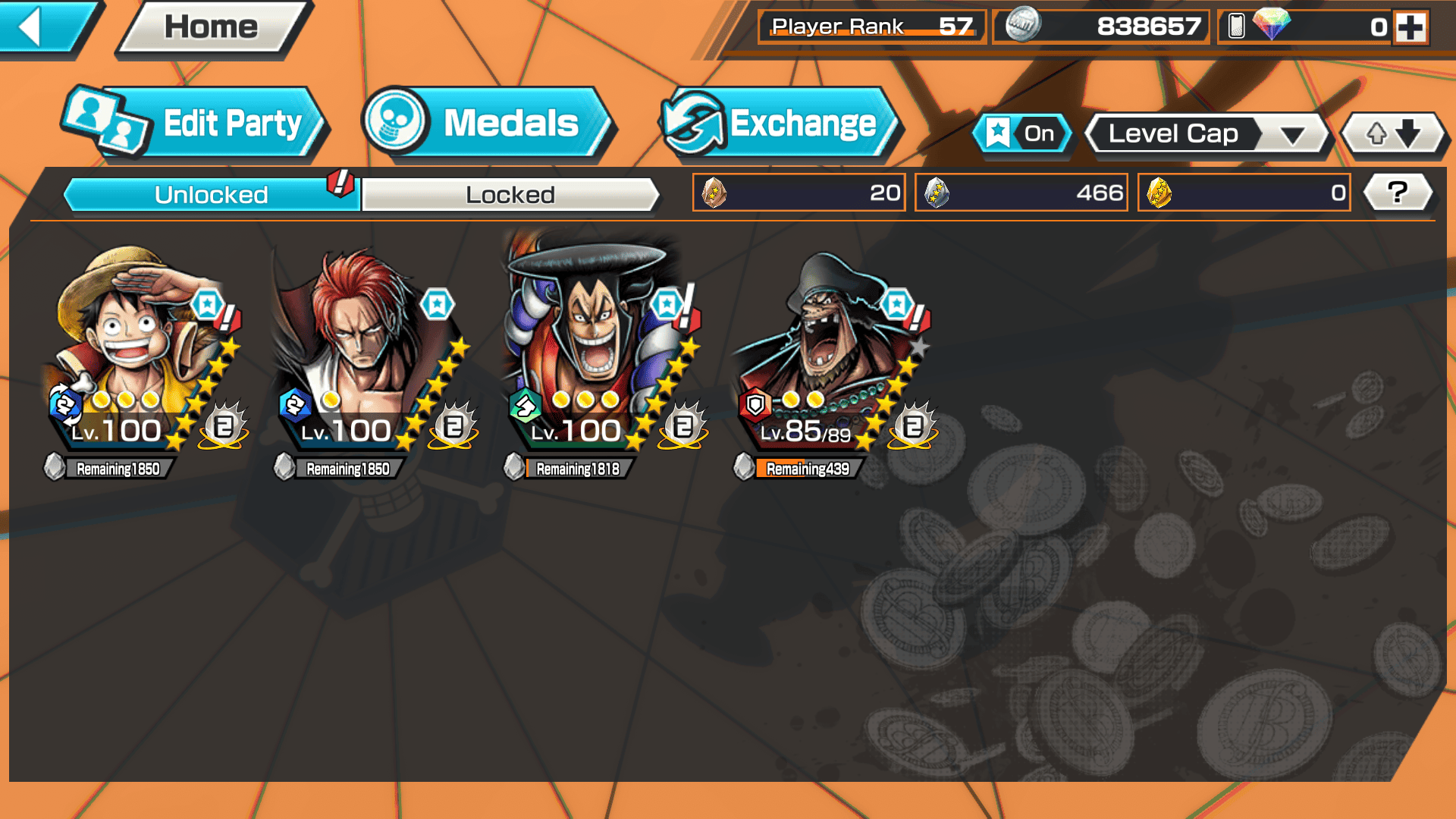Reverse the sort order with the arrows button
The width and height of the screenshot is (1456, 819).
pyautogui.click(x=1393, y=134)
